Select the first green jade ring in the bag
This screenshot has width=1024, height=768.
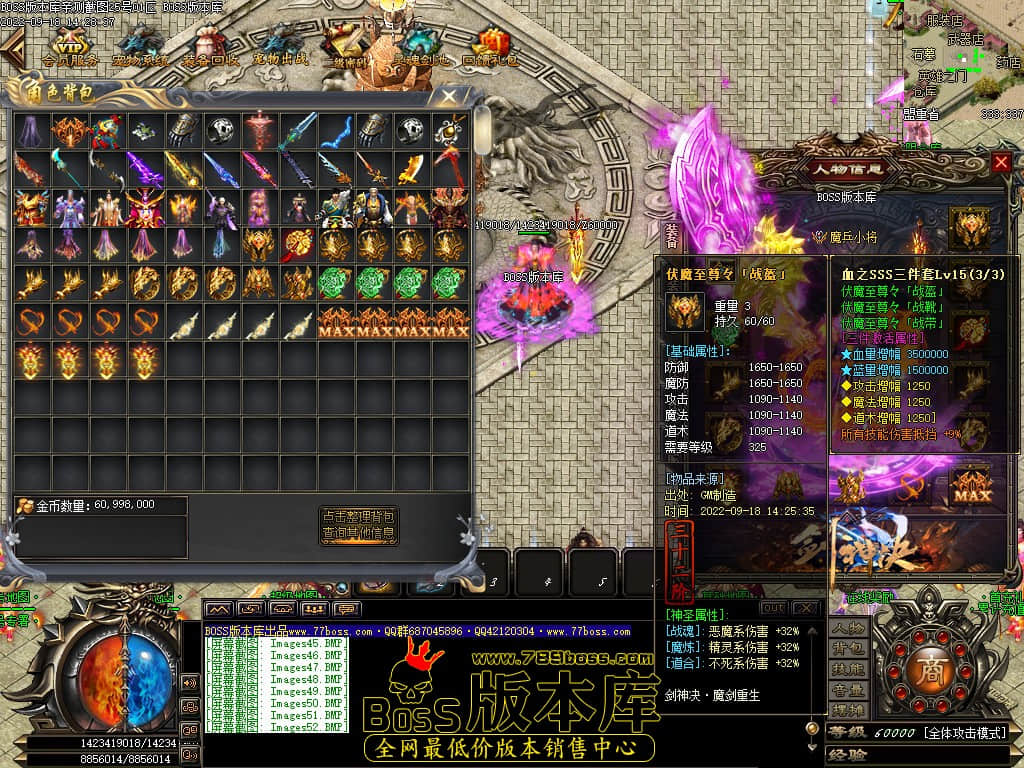click(337, 284)
